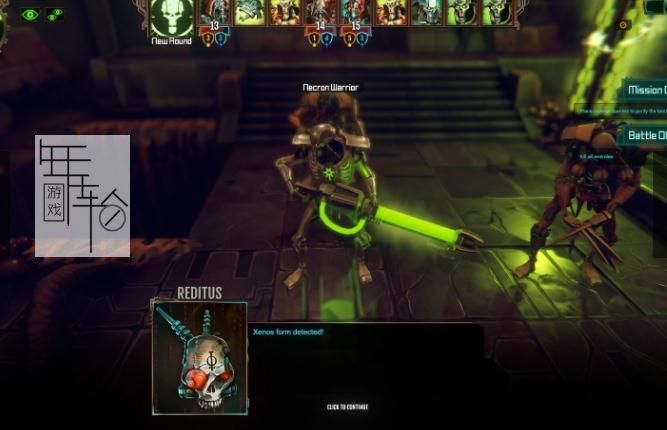Image resolution: width=667 pixels, height=430 pixels.
Task: Select the New Round skull portrait
Action: 172,17
